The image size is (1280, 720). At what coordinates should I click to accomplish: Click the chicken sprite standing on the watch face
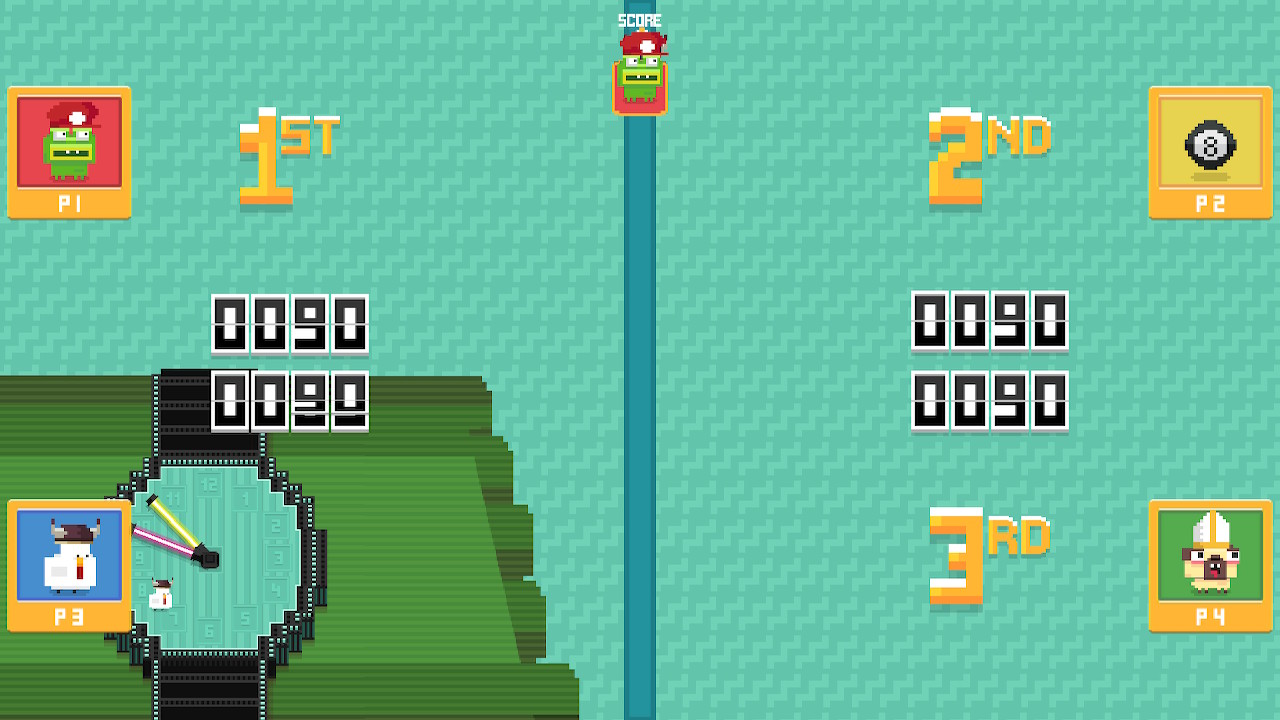[x=160, y=595]
